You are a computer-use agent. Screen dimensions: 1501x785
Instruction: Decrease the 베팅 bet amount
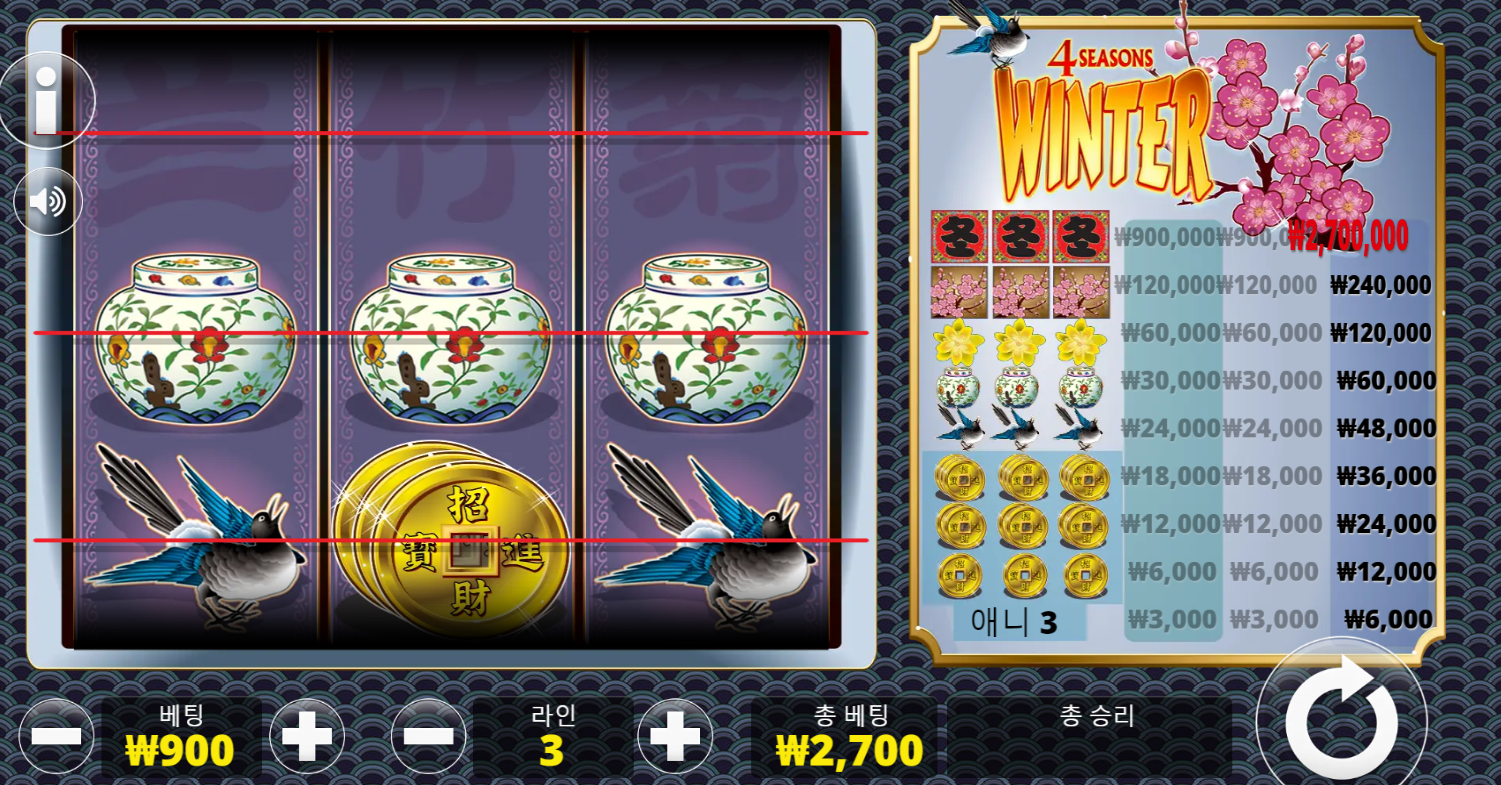click(56, 737)
